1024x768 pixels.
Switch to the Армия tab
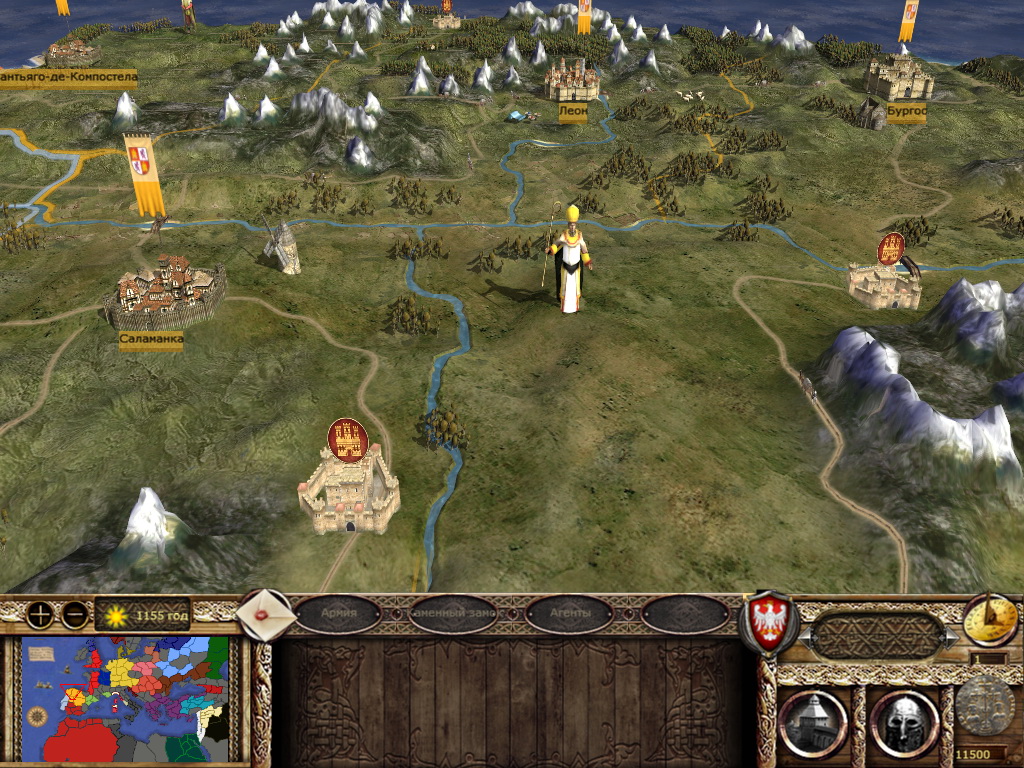pos(339,613)
